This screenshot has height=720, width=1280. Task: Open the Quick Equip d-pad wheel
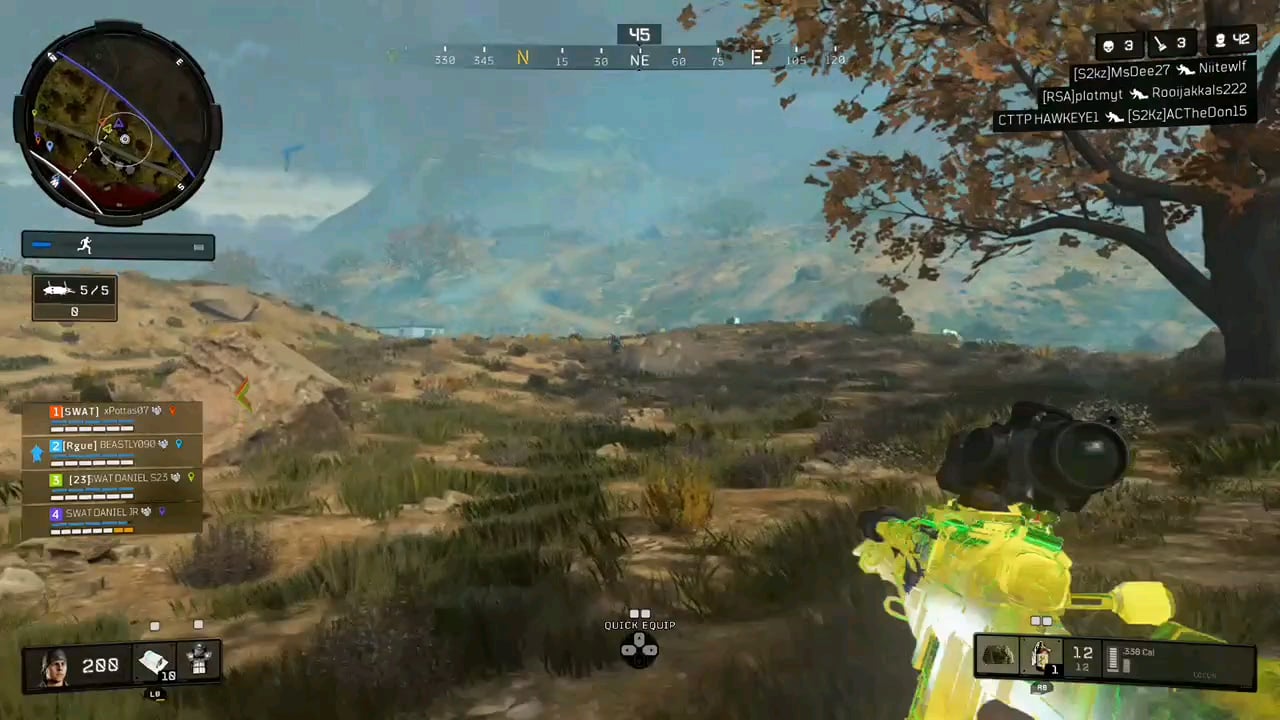(639, 648)
